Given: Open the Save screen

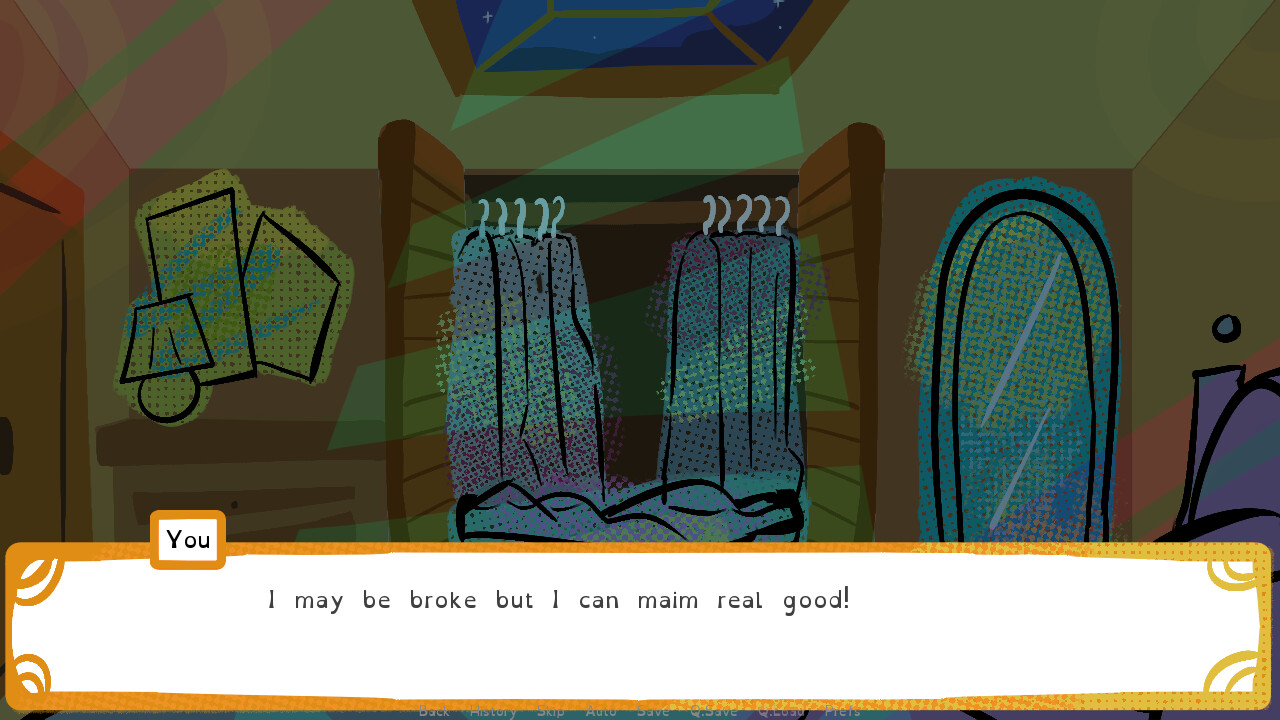Looking at the screenshot, I should pyautogui.click(x=653, y=712).
